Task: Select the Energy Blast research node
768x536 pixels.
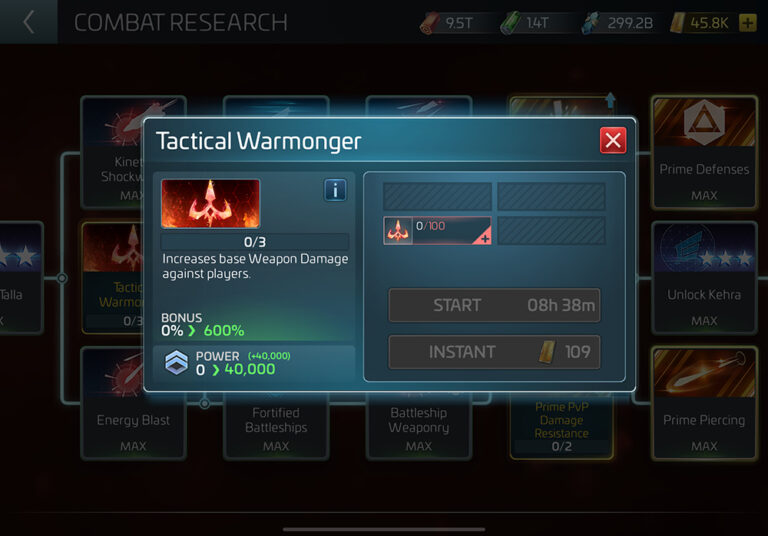Action: tap(133, 420)
